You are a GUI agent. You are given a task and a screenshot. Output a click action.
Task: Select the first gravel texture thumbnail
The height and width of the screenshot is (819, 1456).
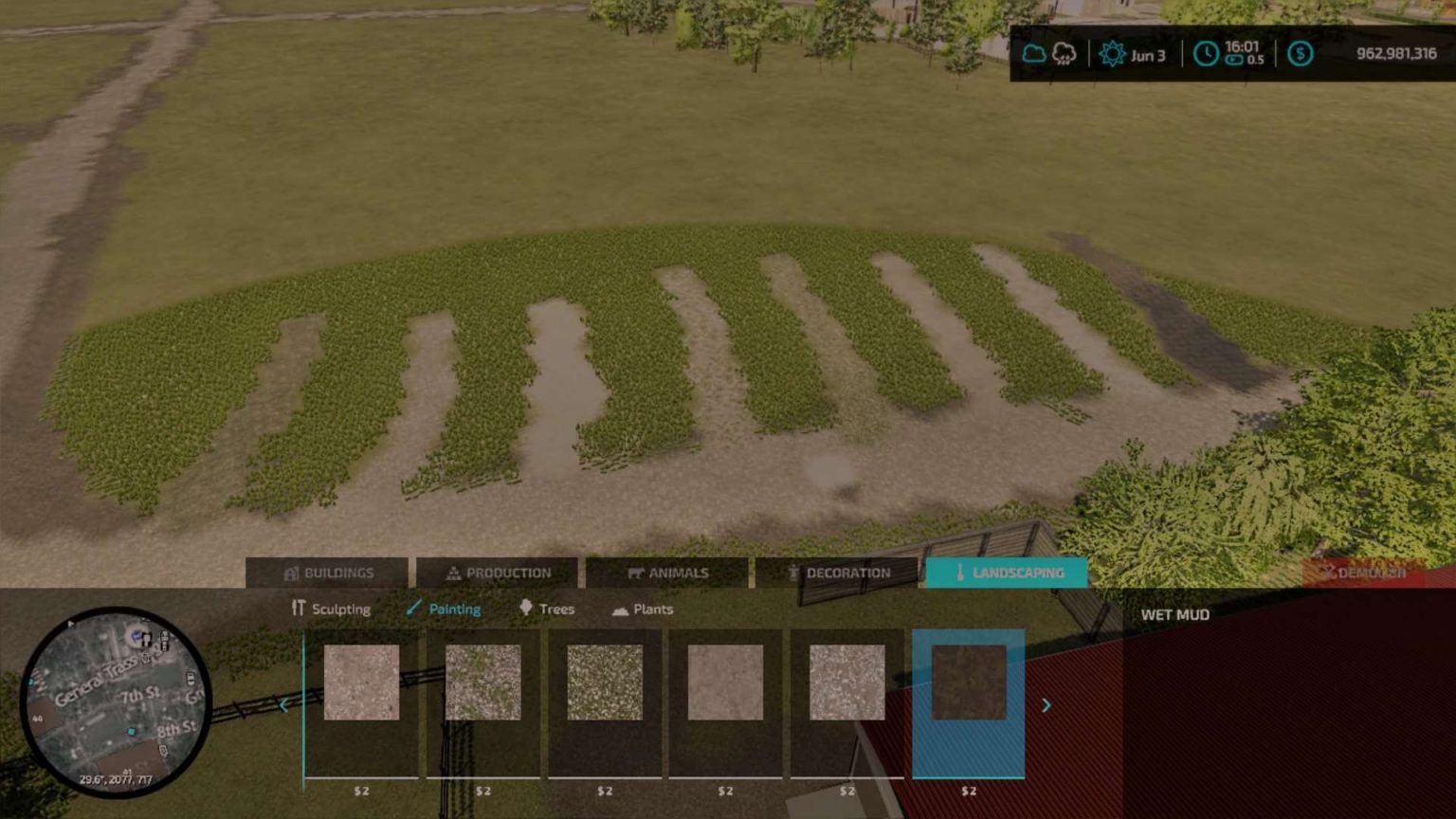tap(362, 682)
